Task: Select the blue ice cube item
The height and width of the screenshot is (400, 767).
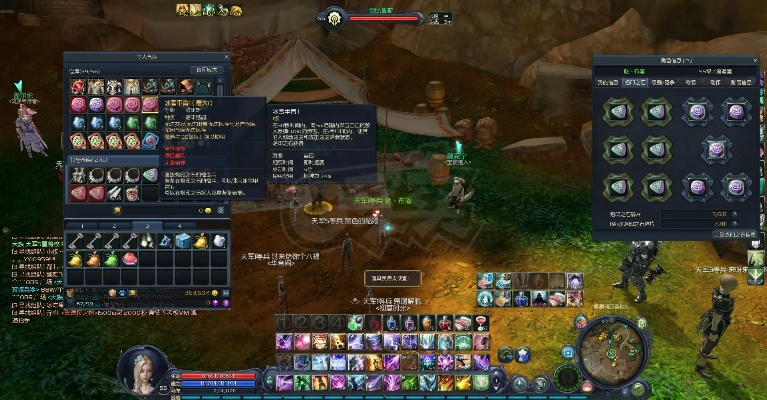Action: (183, 242)
